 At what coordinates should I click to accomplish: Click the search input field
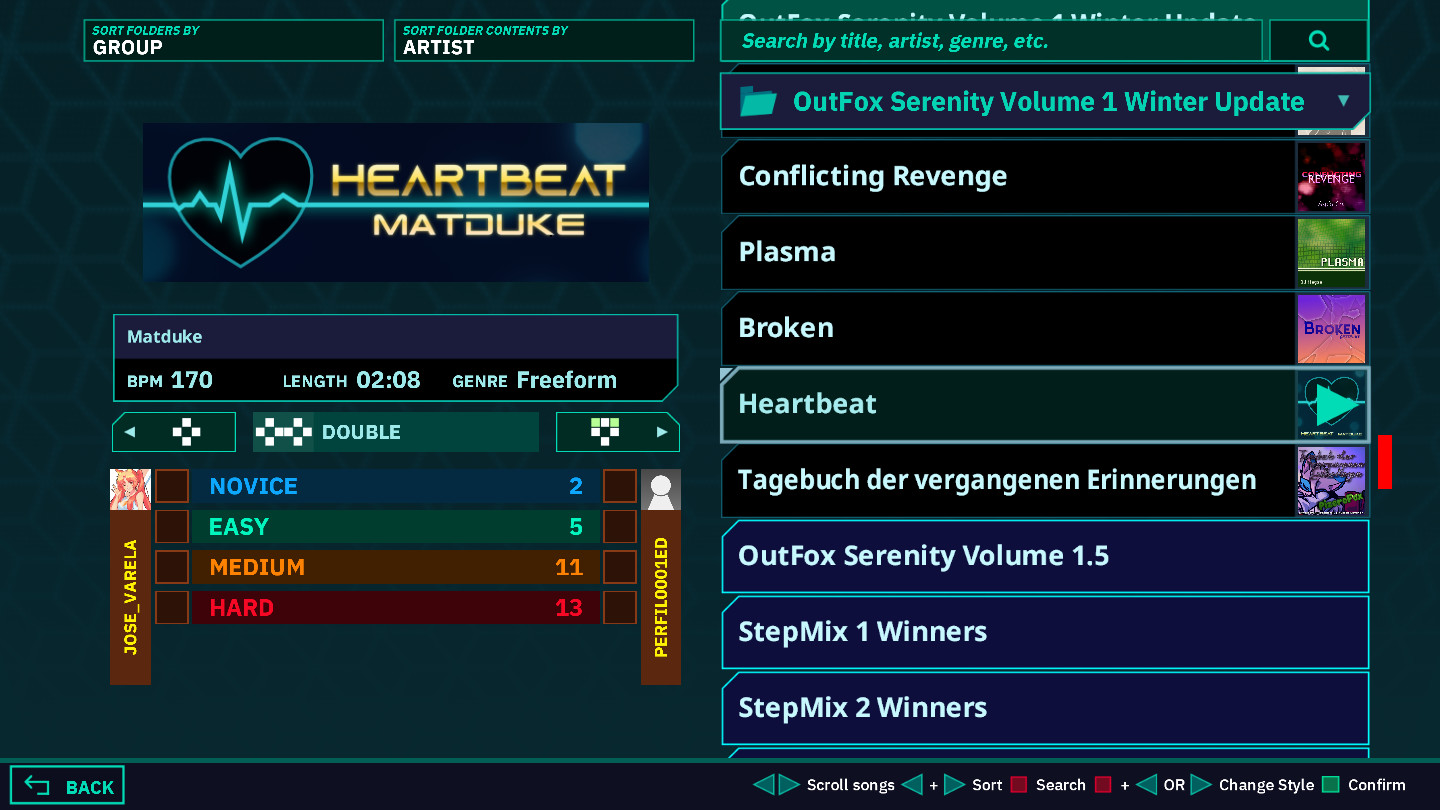(990, 40)
